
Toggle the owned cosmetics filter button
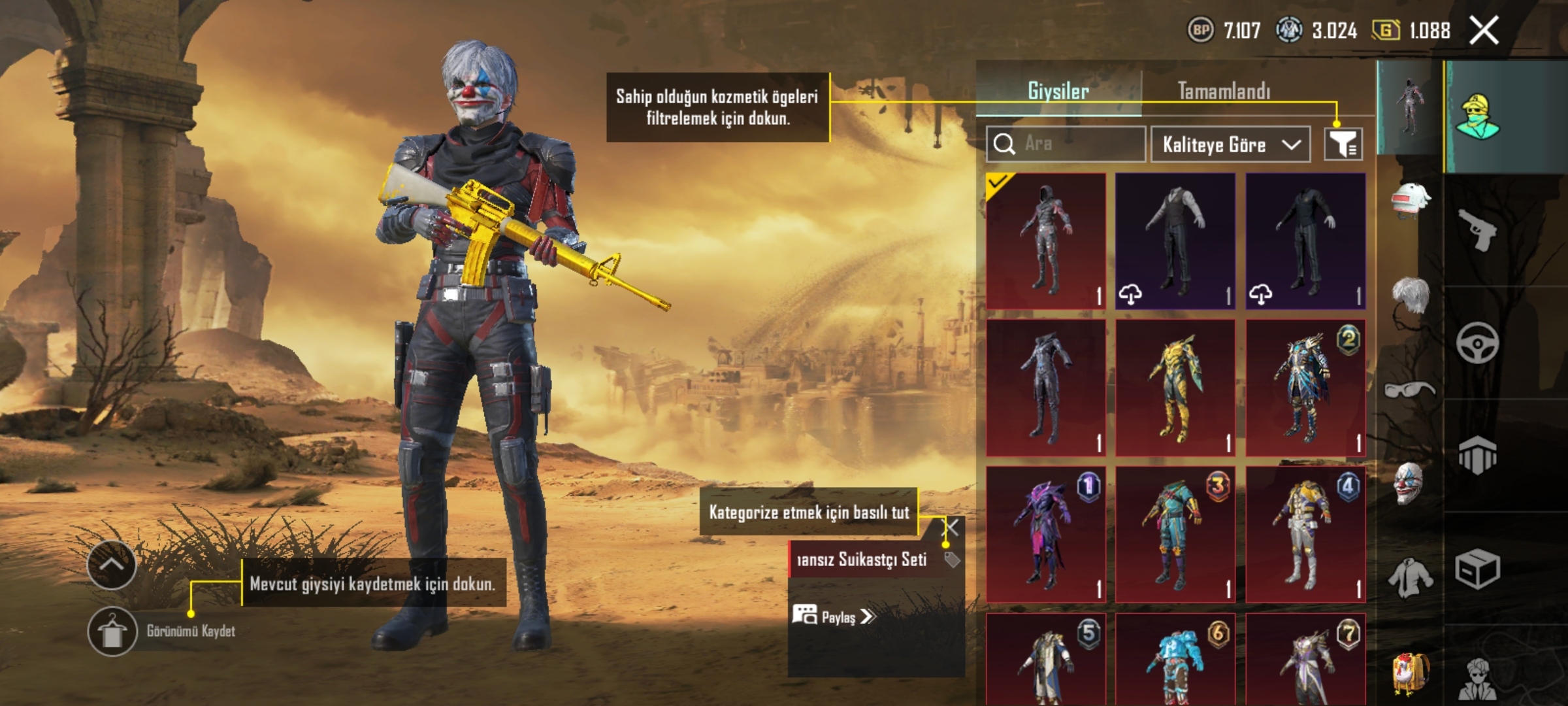click(1343, 144)
